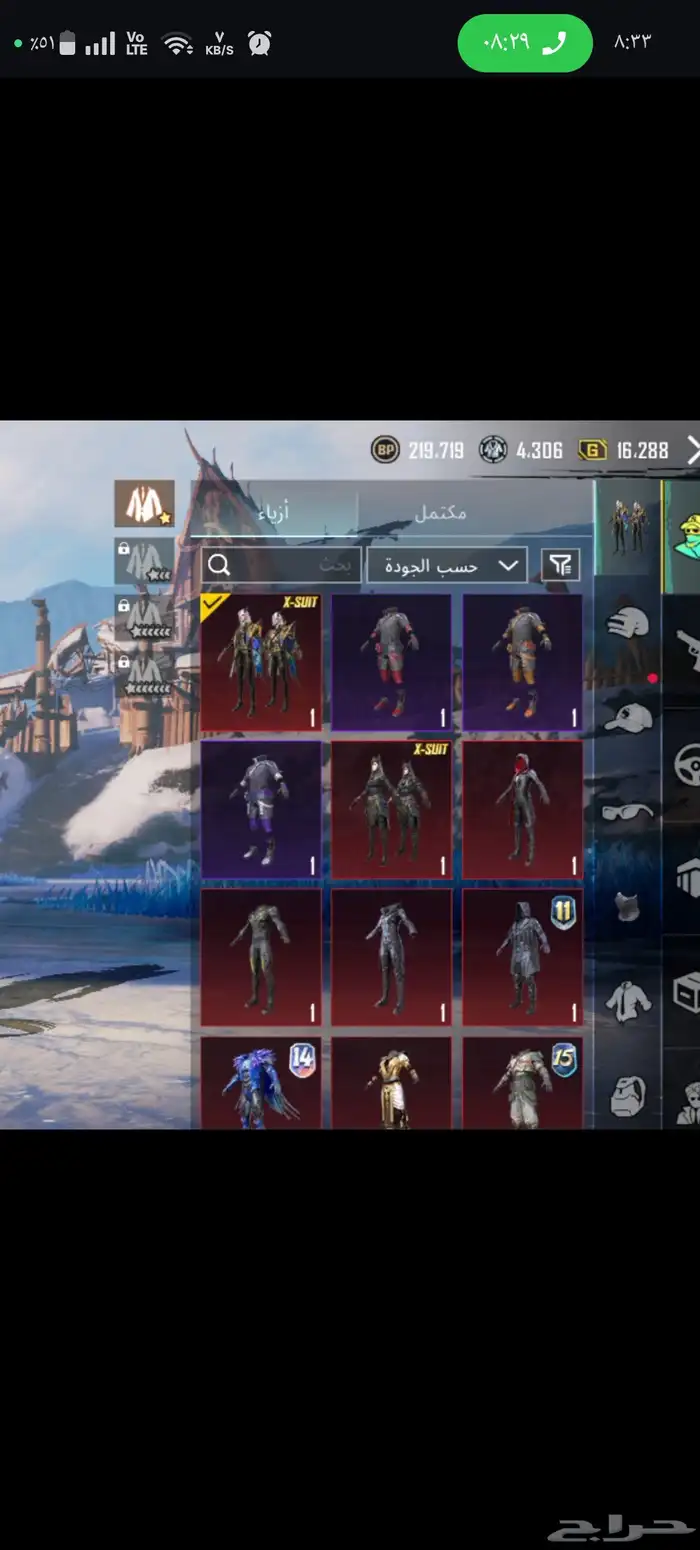Screen dimensions: 700x1550
Task: Click the بحث search field
Action: pyautogui.click(x=281, y=565)
